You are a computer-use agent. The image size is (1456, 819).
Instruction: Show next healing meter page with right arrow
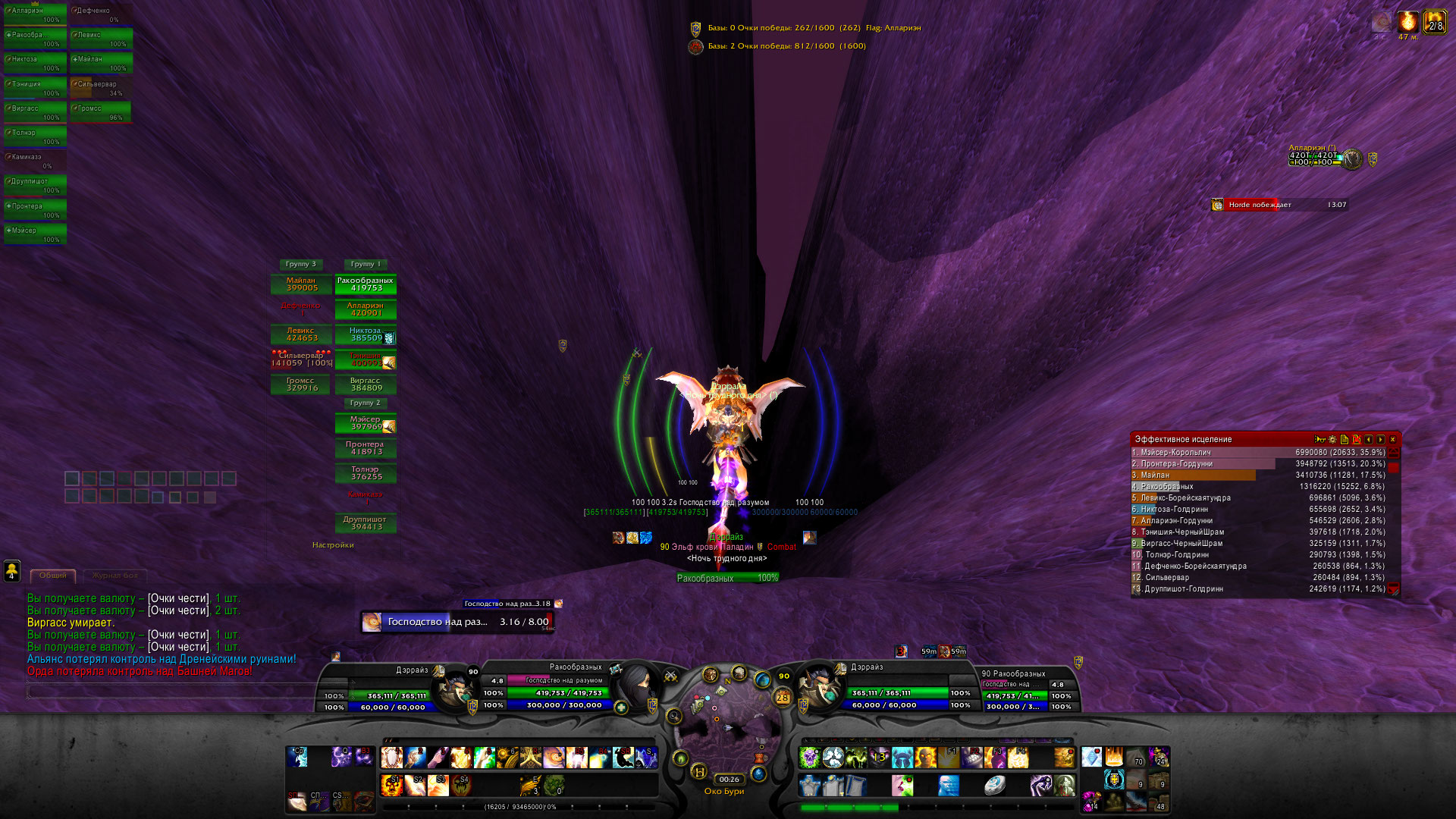(x=1381, y=440)
